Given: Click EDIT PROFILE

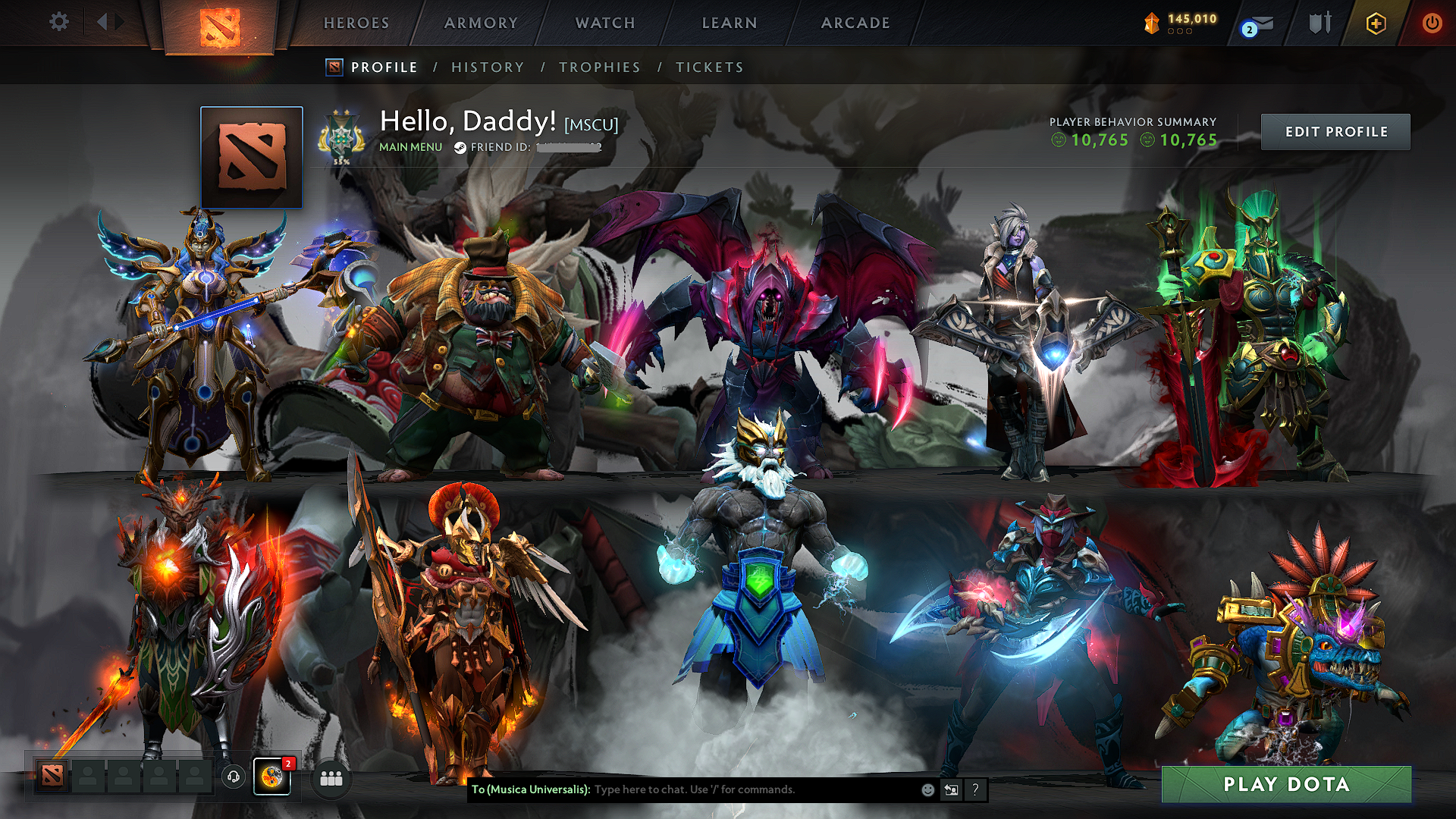Looking at the screenshot, I should pos(1335,131).
